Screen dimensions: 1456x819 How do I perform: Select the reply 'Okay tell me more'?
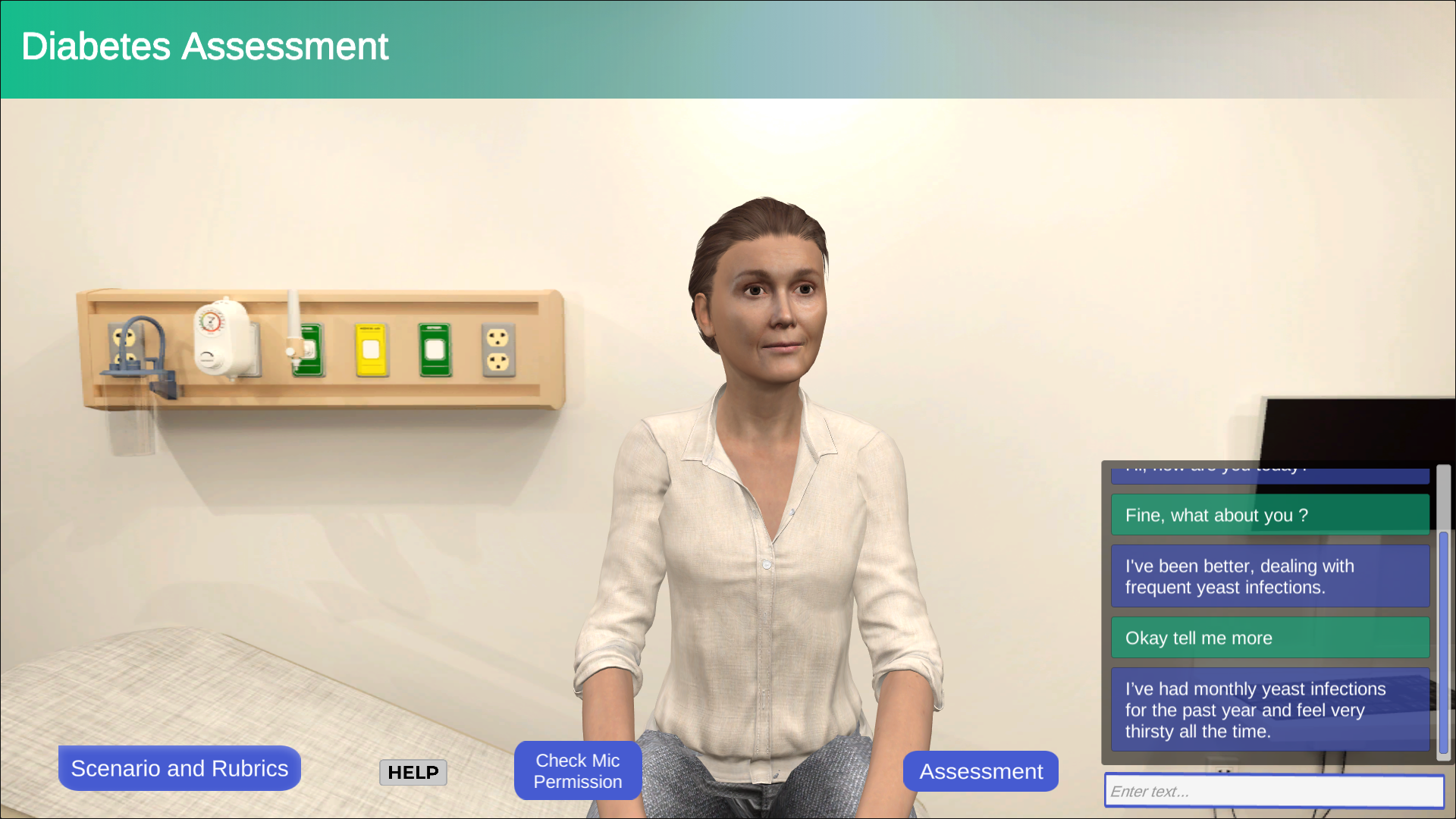click(1269, 638)
